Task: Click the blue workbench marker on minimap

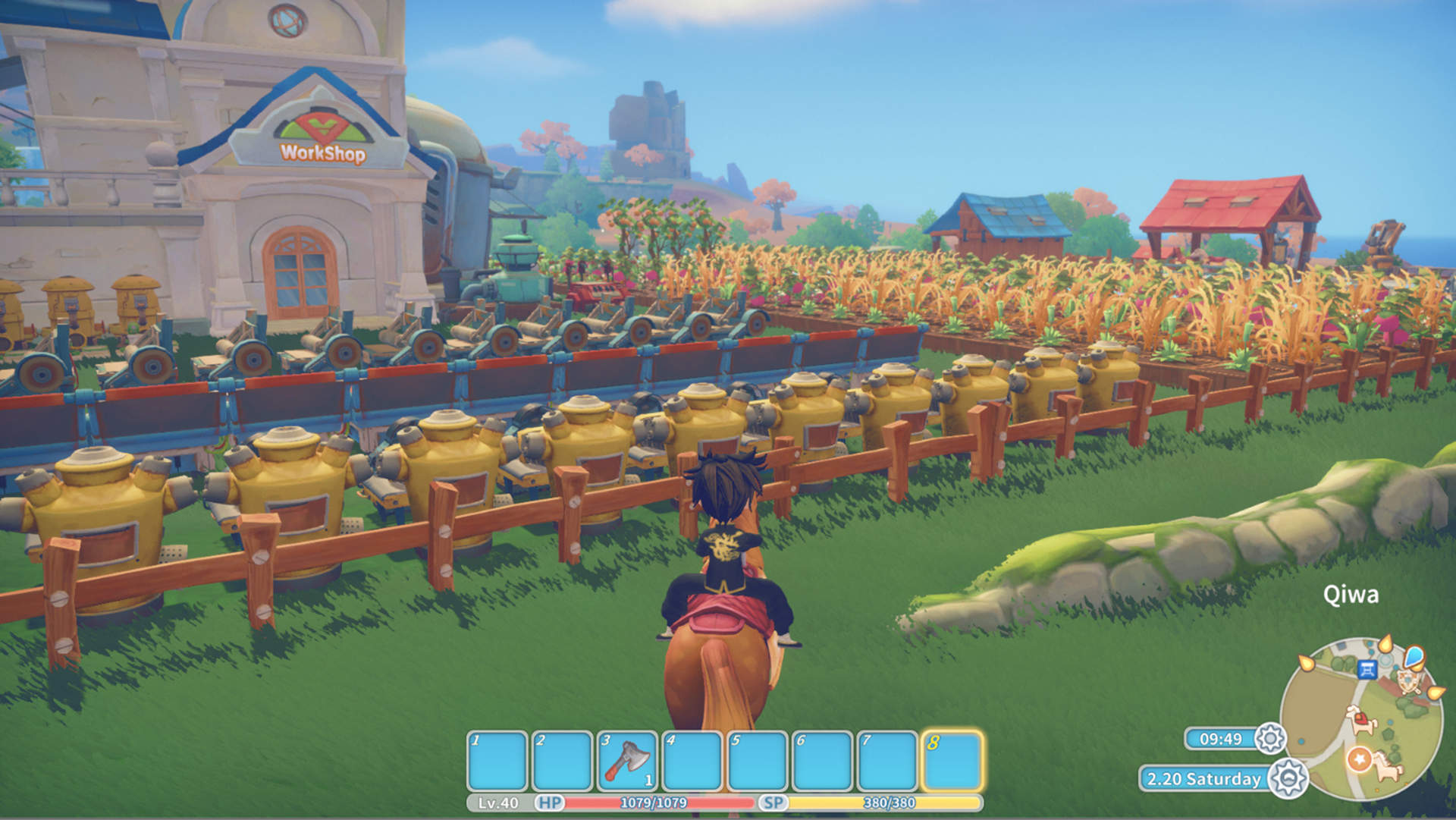Action: 1367,669
